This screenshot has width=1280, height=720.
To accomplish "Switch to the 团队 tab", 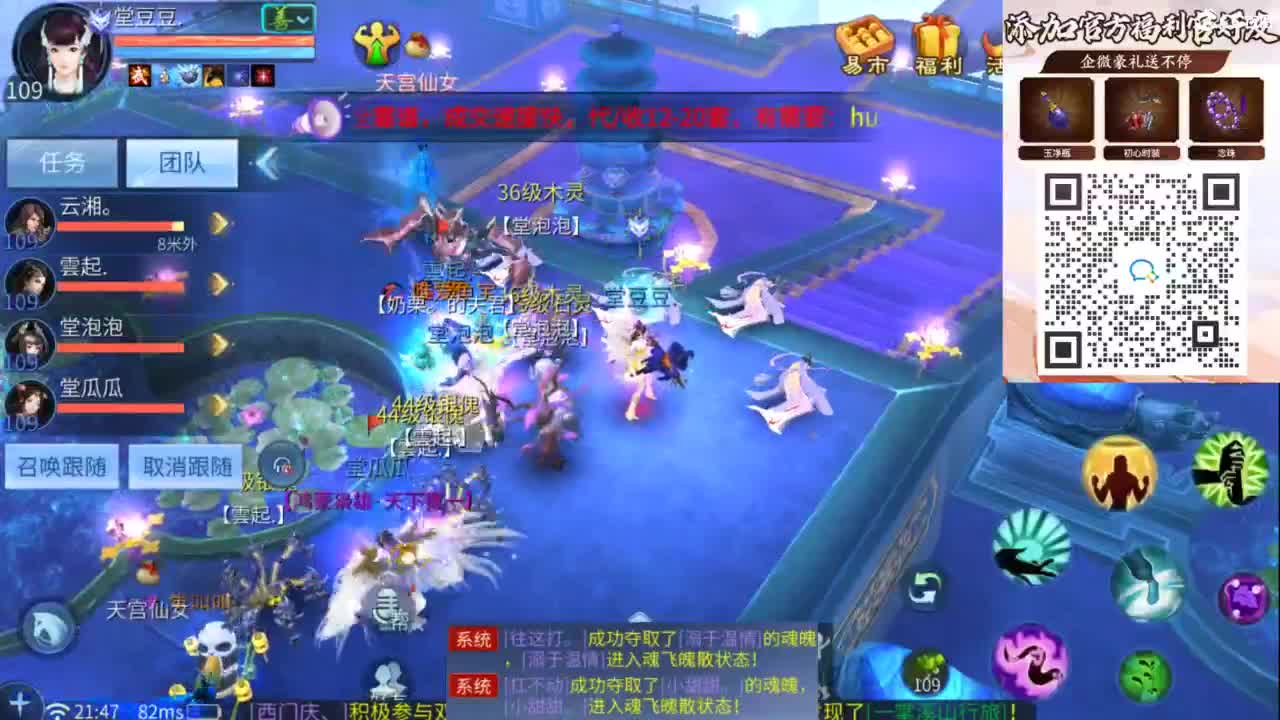I will click(182, 161).
